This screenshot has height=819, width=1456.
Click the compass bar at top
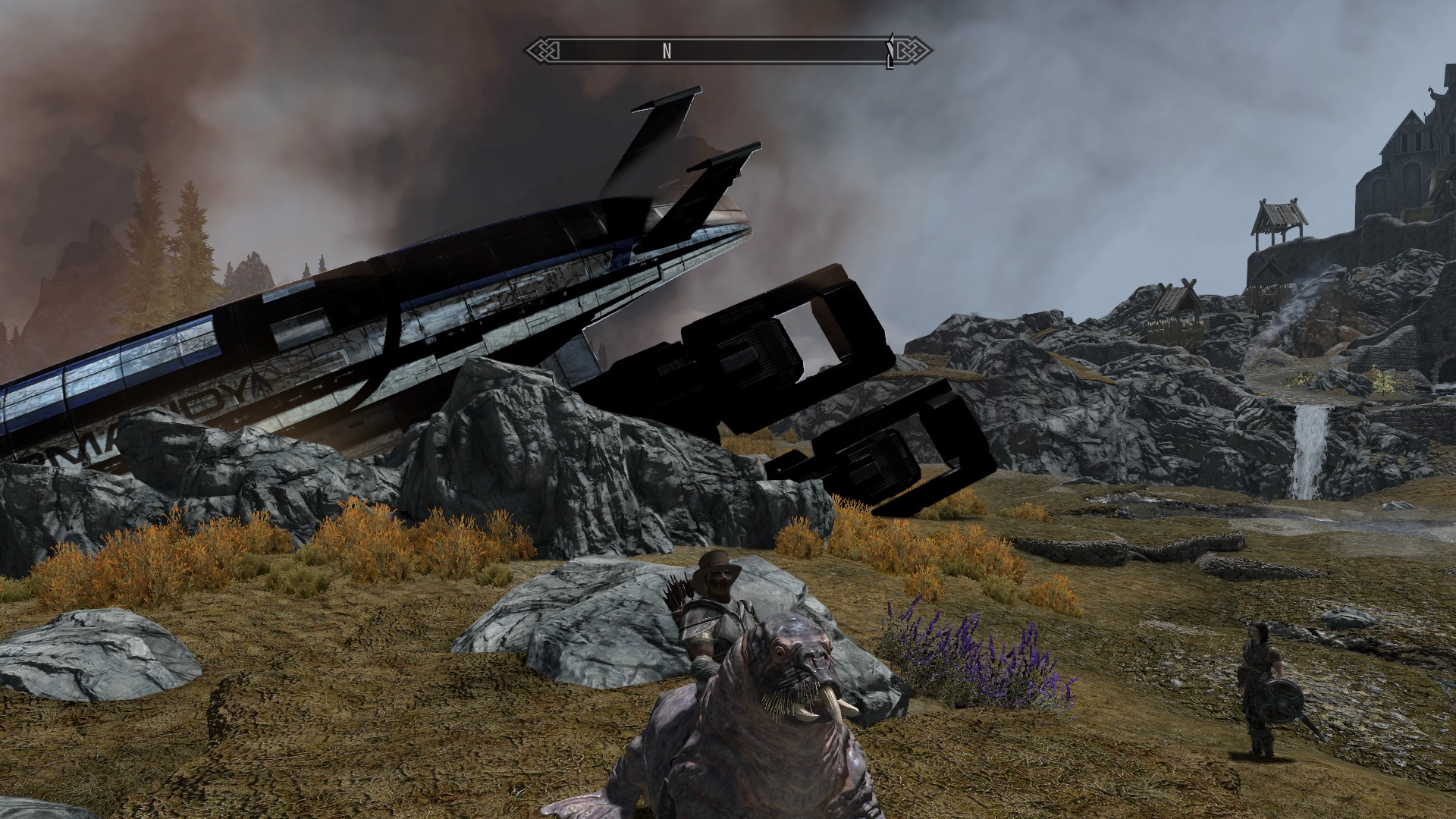click(728, 51)
